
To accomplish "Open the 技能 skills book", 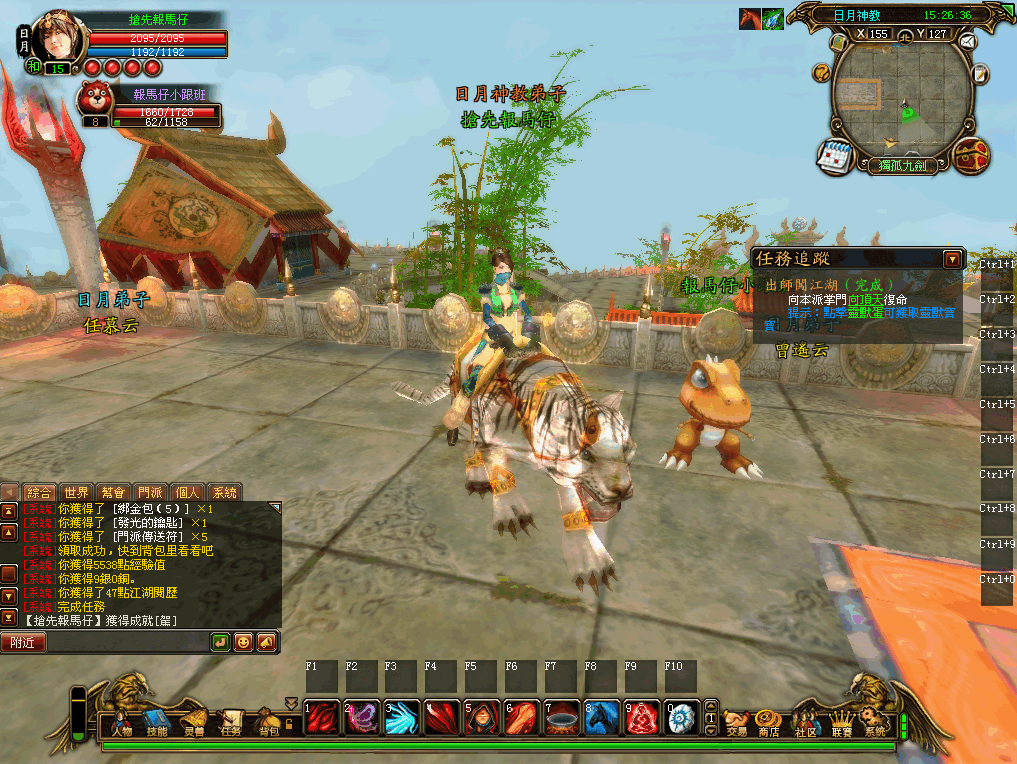I will 157,721.
